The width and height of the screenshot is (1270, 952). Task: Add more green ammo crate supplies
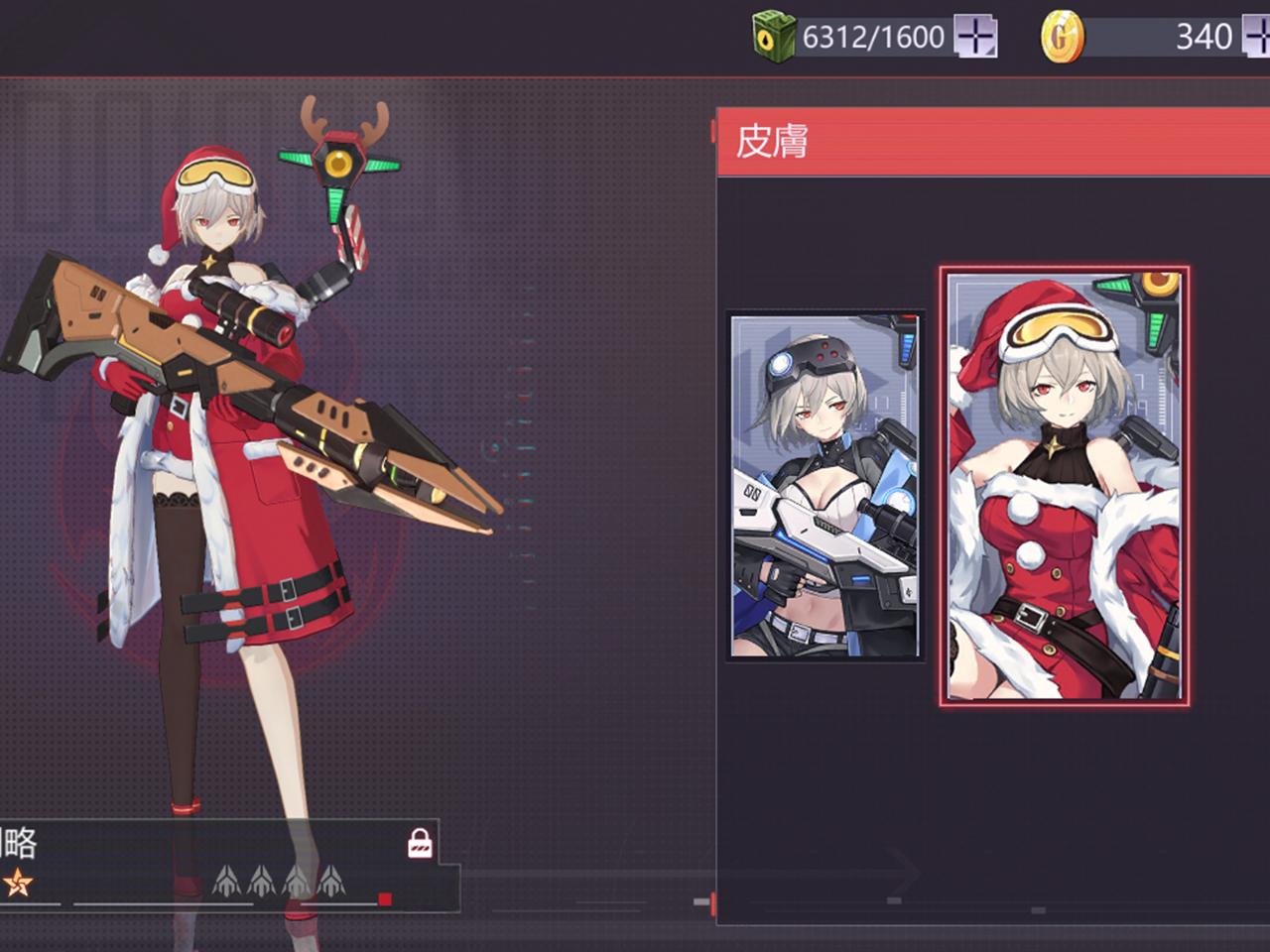[975, 38]
